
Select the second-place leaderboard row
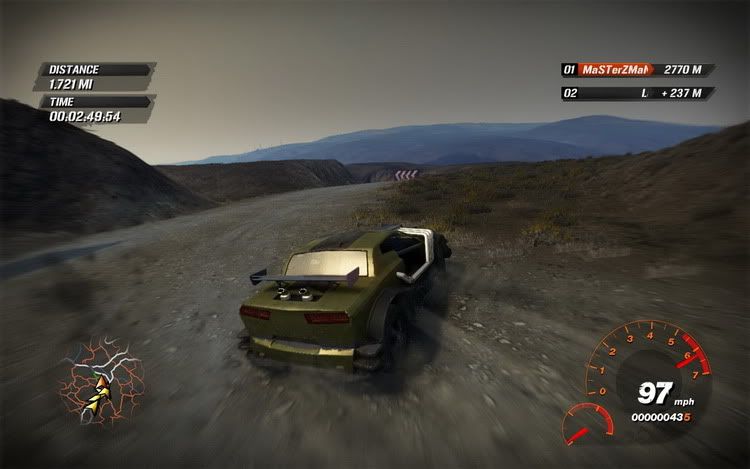click(636, 93)
